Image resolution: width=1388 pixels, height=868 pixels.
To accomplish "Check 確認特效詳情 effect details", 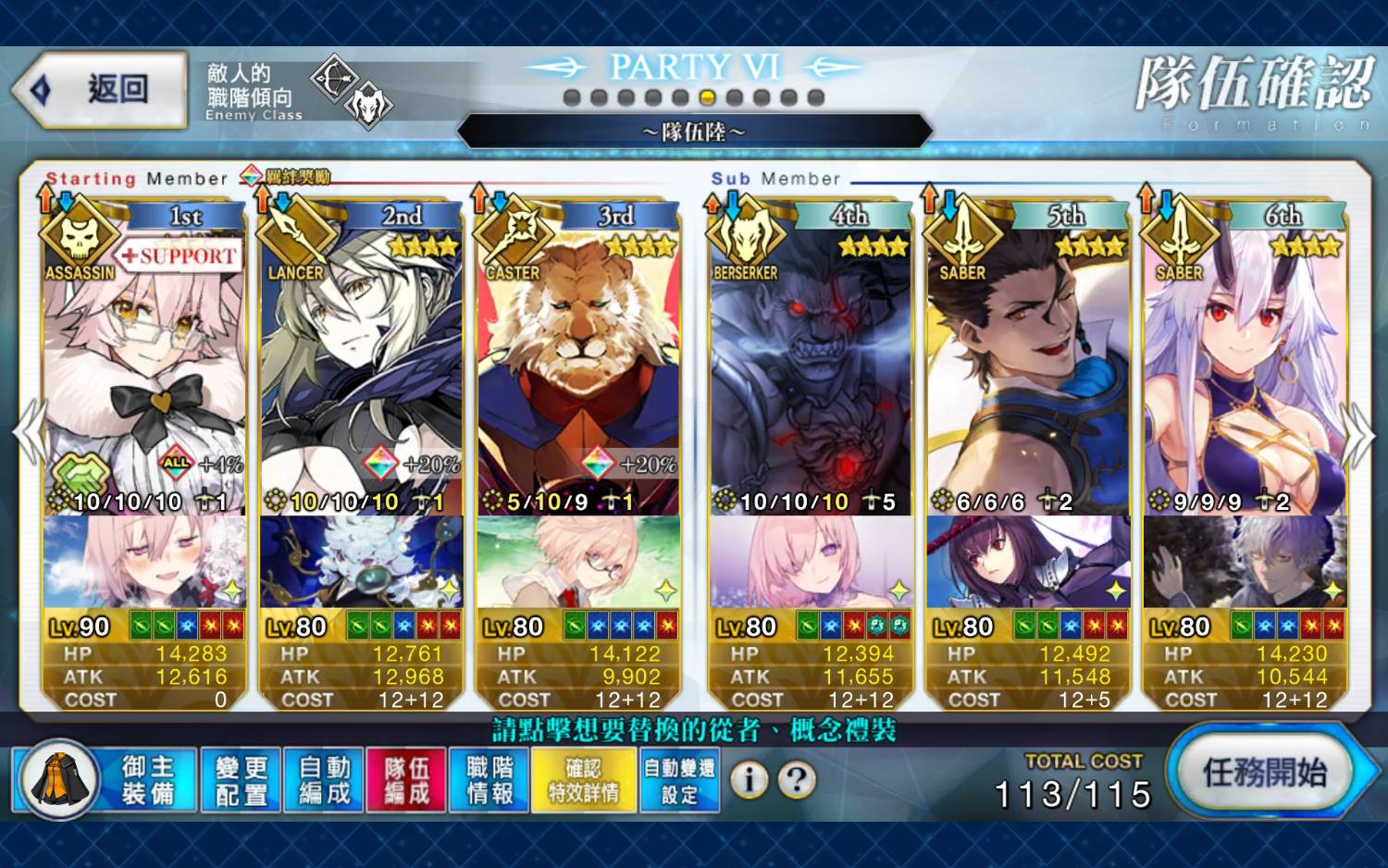I will [x=584, y=780].
